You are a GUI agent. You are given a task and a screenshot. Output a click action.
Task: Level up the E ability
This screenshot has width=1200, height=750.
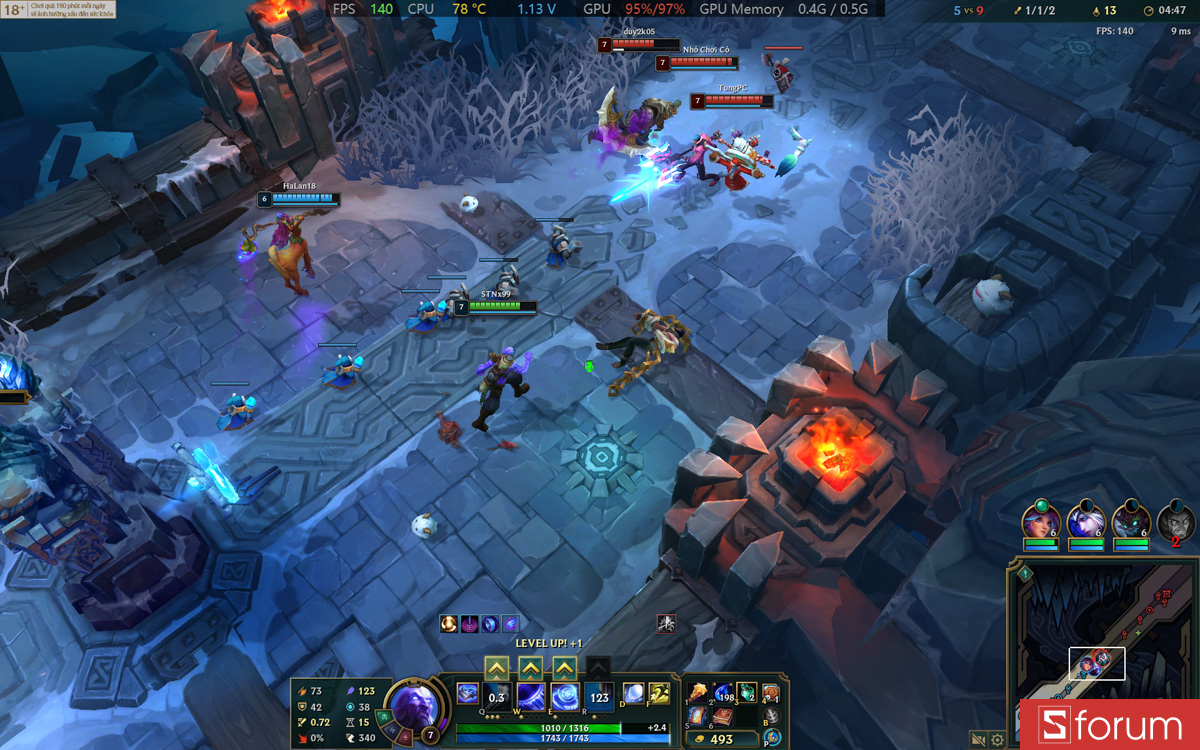[x=565, y=668]
